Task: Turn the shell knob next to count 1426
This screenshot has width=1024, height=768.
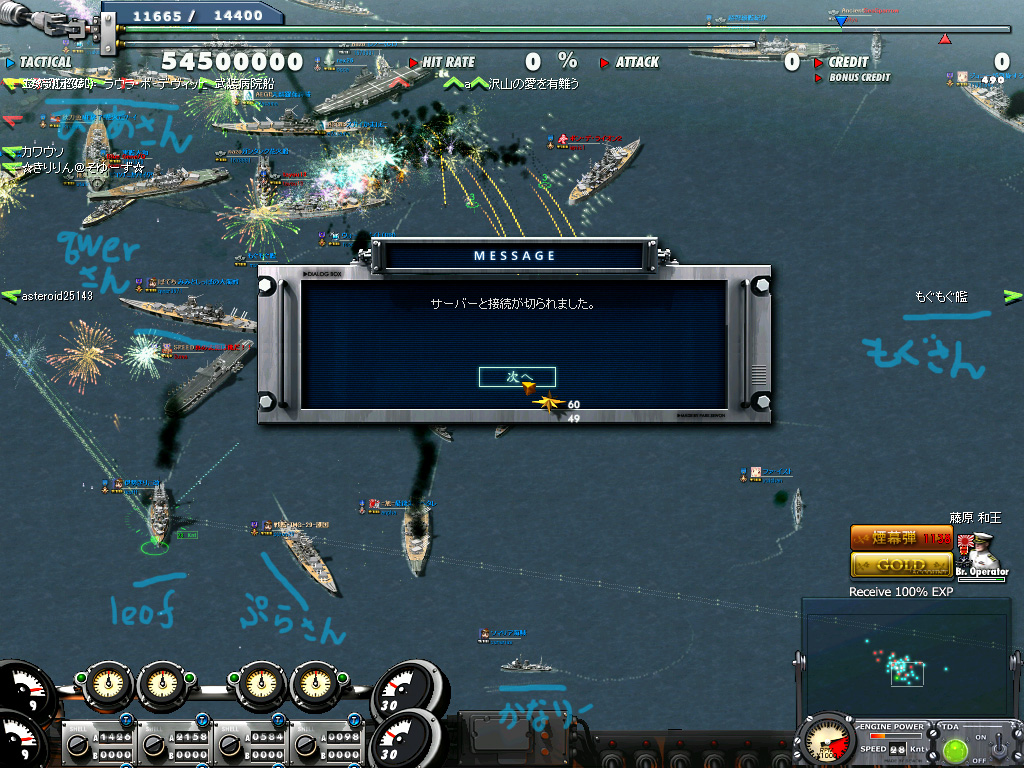Action: (x=80, y=745)
